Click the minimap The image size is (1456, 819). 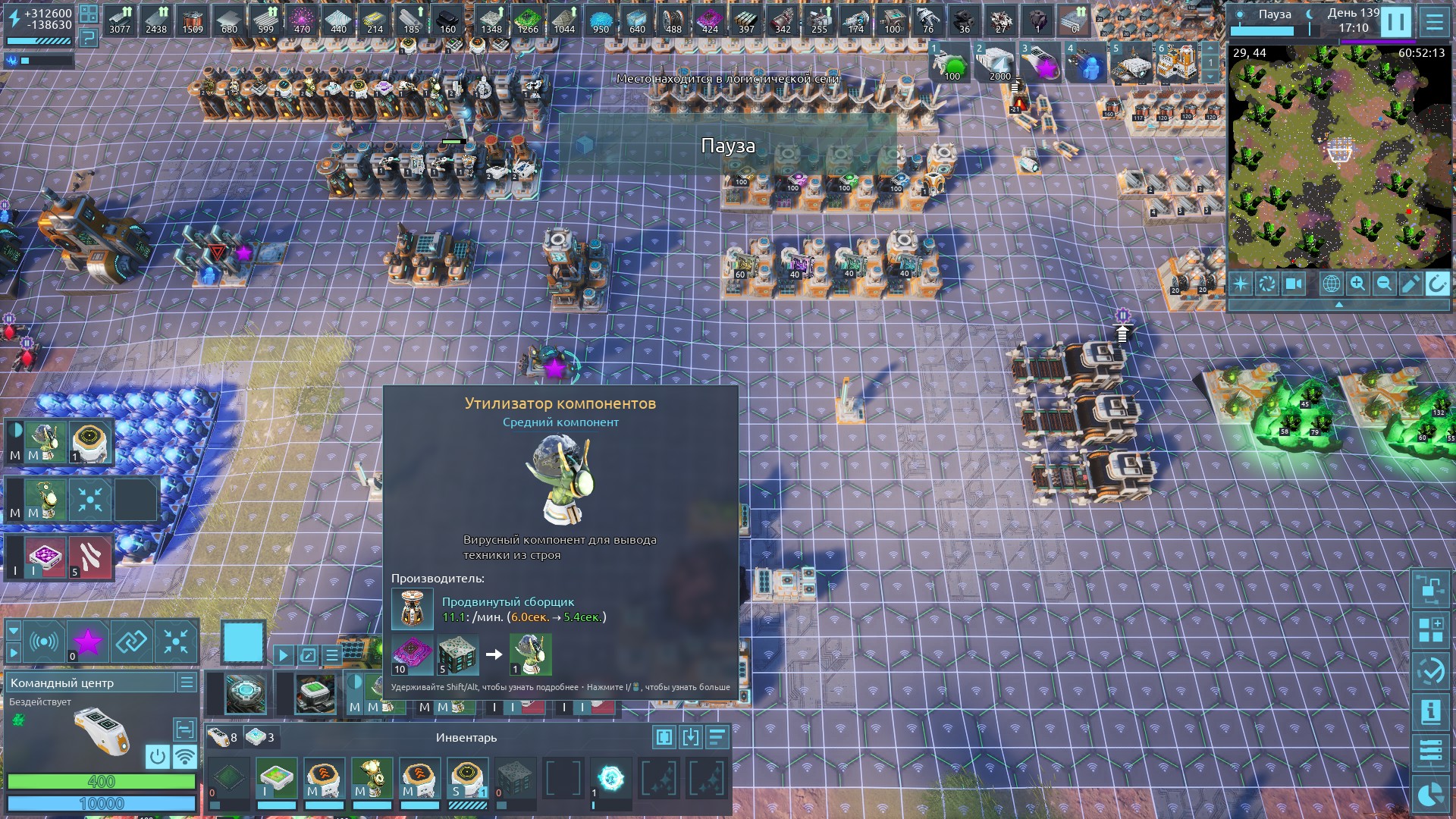click(x=1338, y=159)
